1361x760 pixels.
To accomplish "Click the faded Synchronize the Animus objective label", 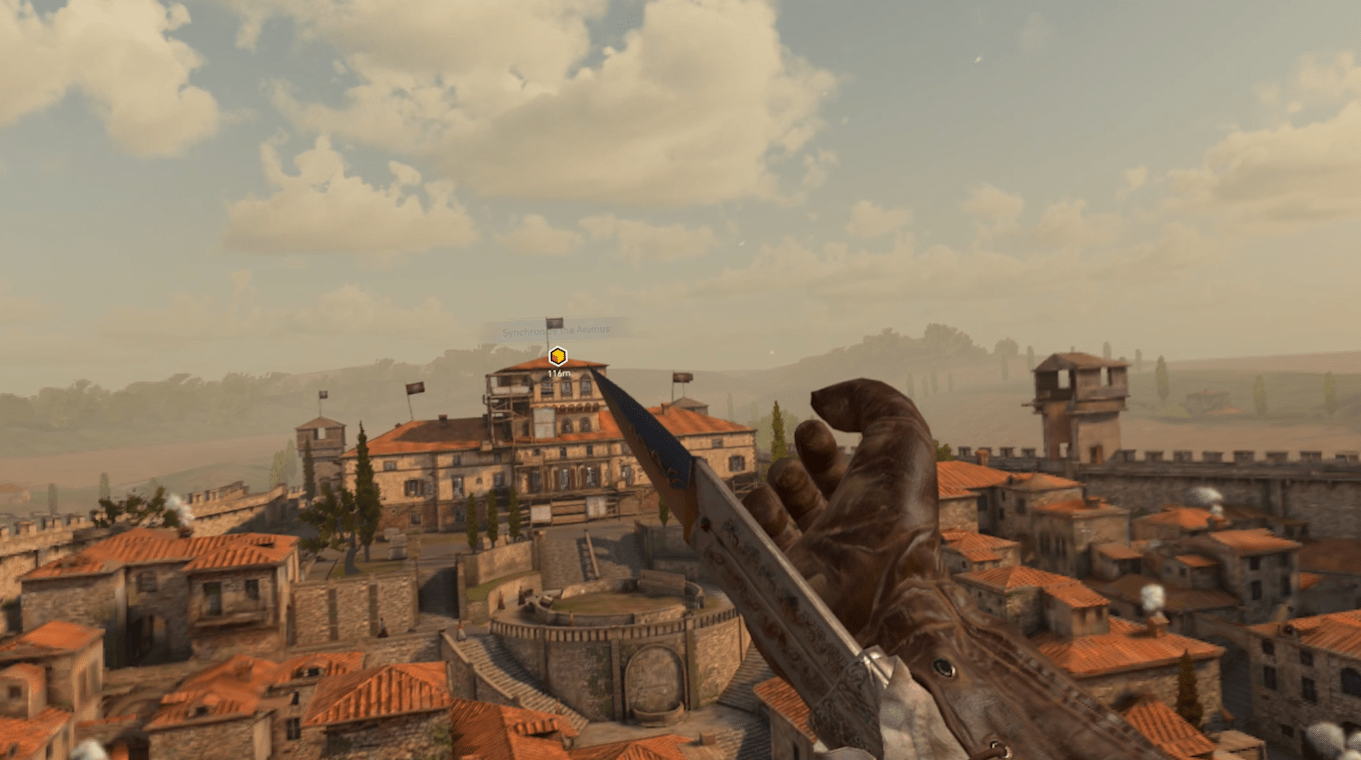I will 557,329.
